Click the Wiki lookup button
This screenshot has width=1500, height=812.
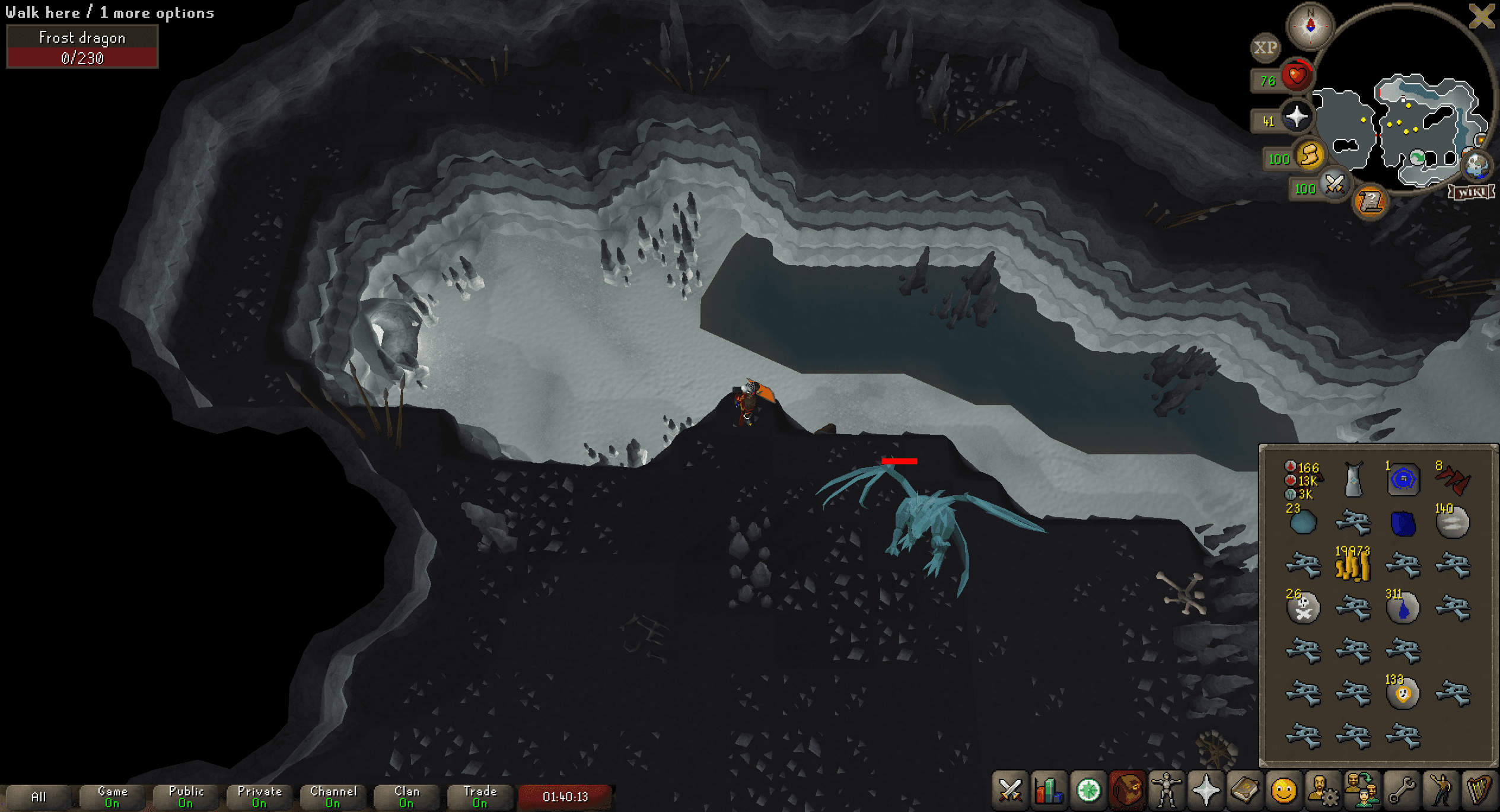click(1472, 193)
